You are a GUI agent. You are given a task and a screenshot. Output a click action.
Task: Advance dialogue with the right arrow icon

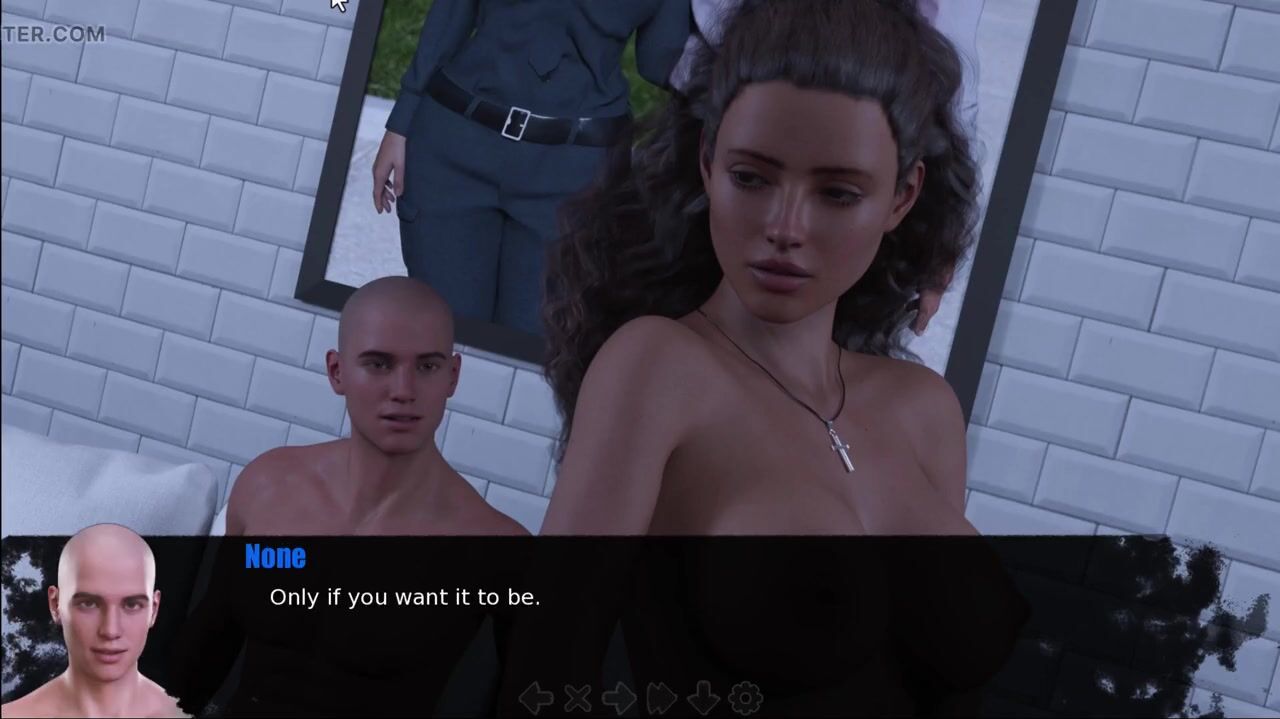pyautogui.click(x=618, y=697)
